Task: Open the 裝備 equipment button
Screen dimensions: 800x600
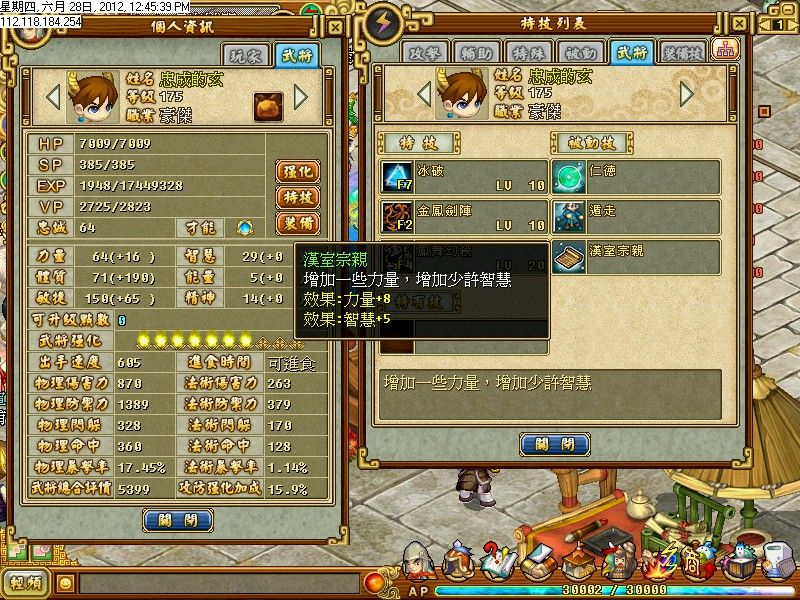Action: click(x=297, y=223)
